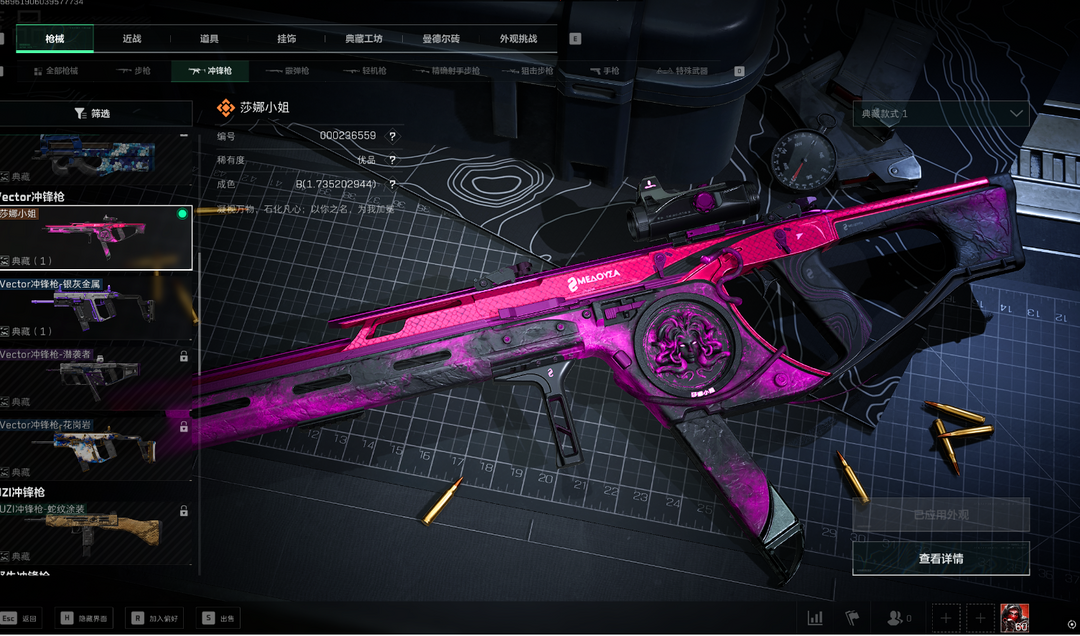
Task: Choose the 手枪 pistol category
Action: 604,71
